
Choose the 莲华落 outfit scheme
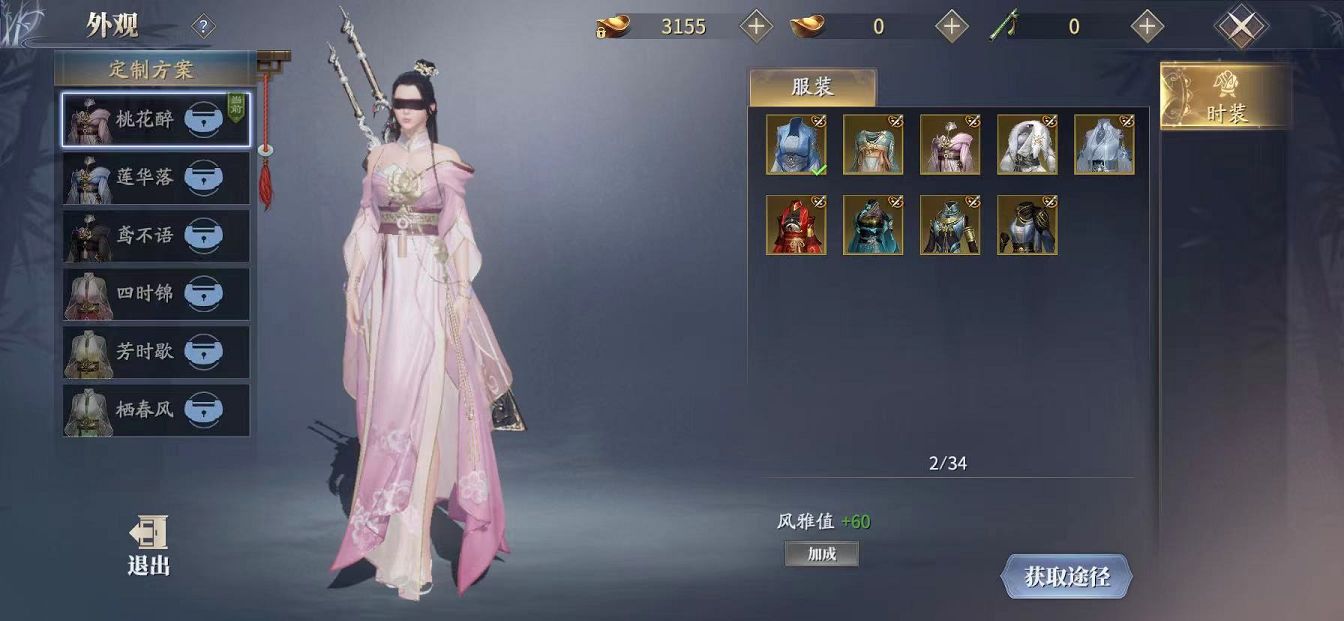point(145,178)
